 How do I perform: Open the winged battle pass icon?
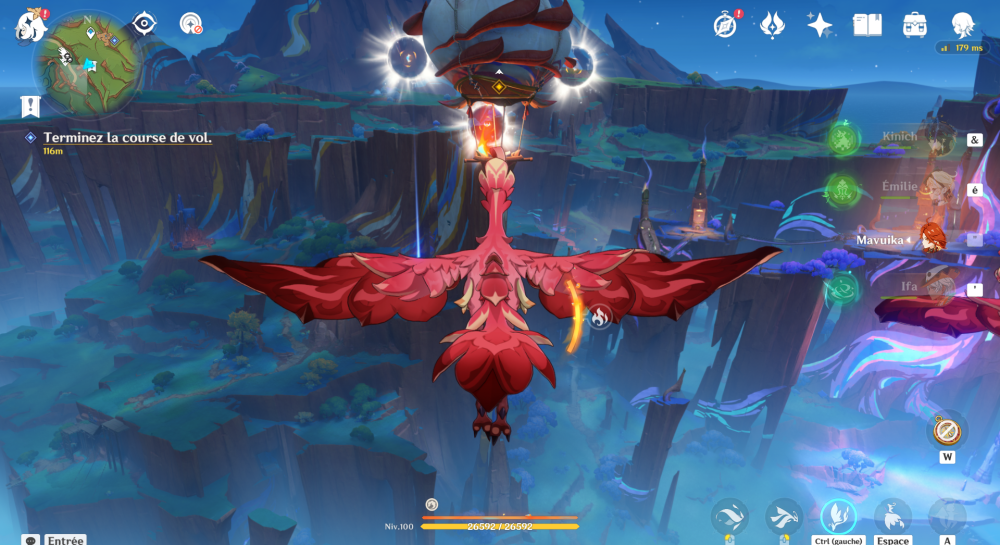[772, 24]
